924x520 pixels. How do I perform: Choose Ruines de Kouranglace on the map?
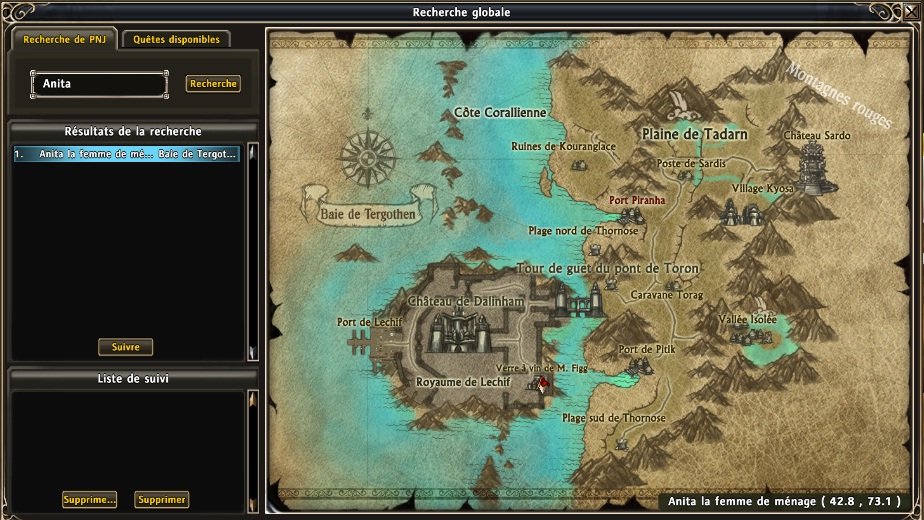click(x=562, y=146)
